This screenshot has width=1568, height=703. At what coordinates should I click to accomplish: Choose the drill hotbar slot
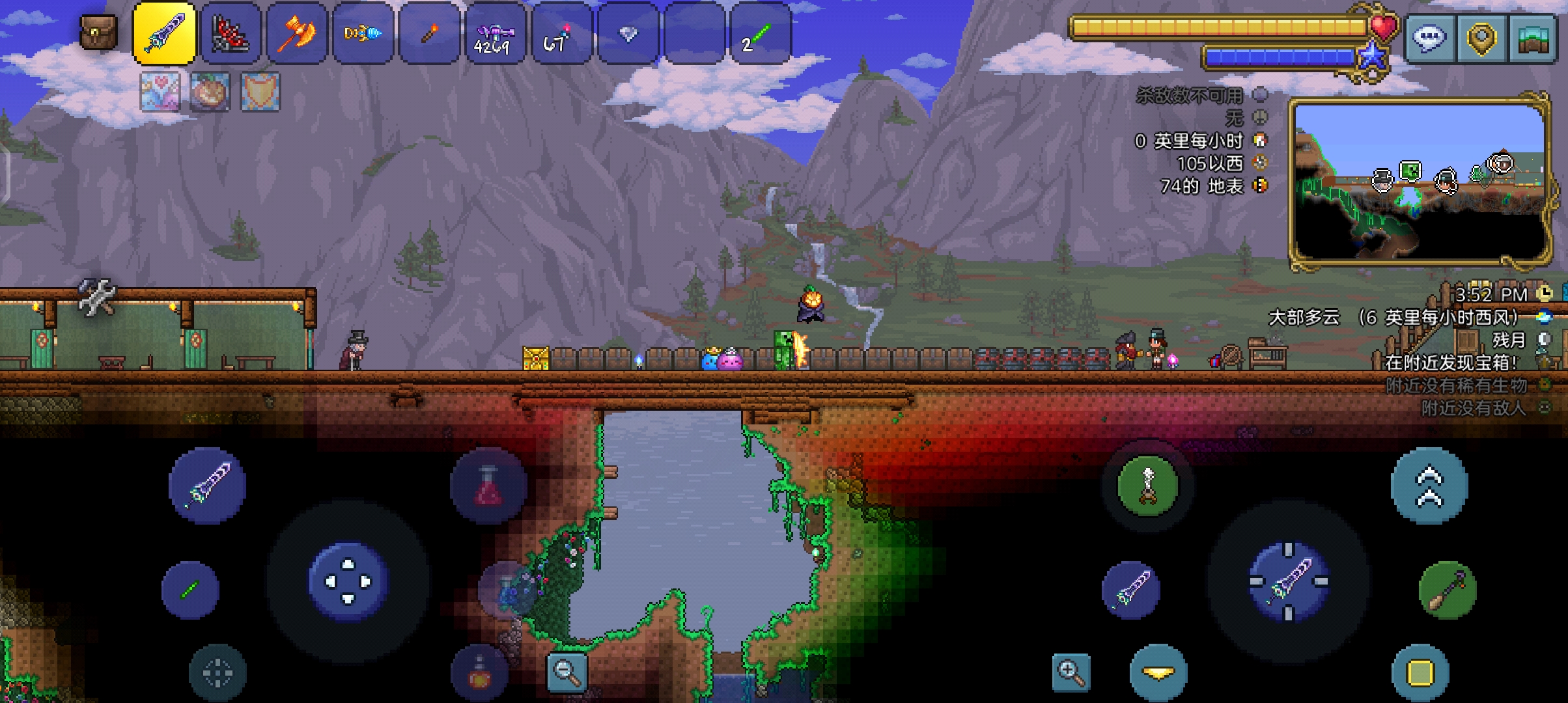363,33
